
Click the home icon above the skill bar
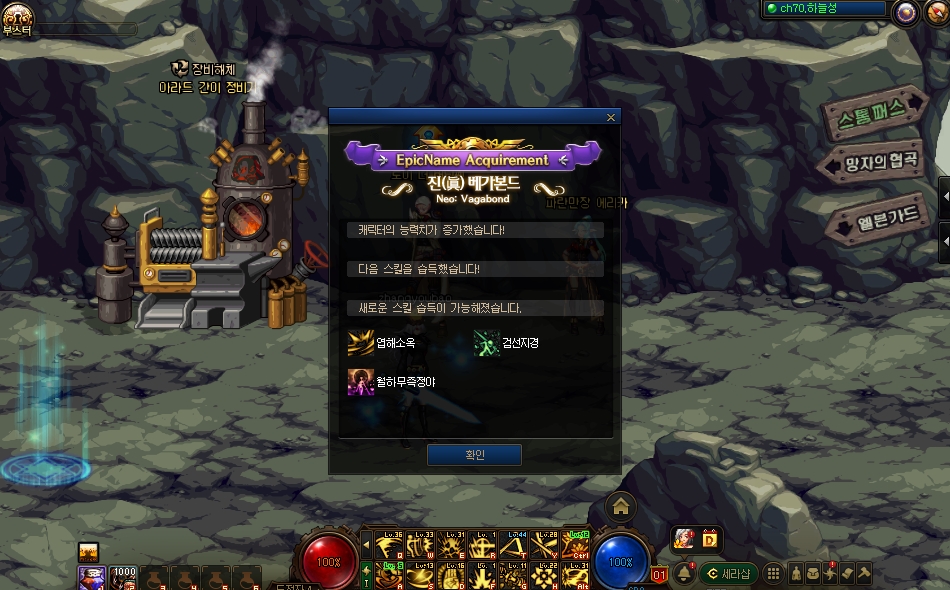tap(621, 507)
